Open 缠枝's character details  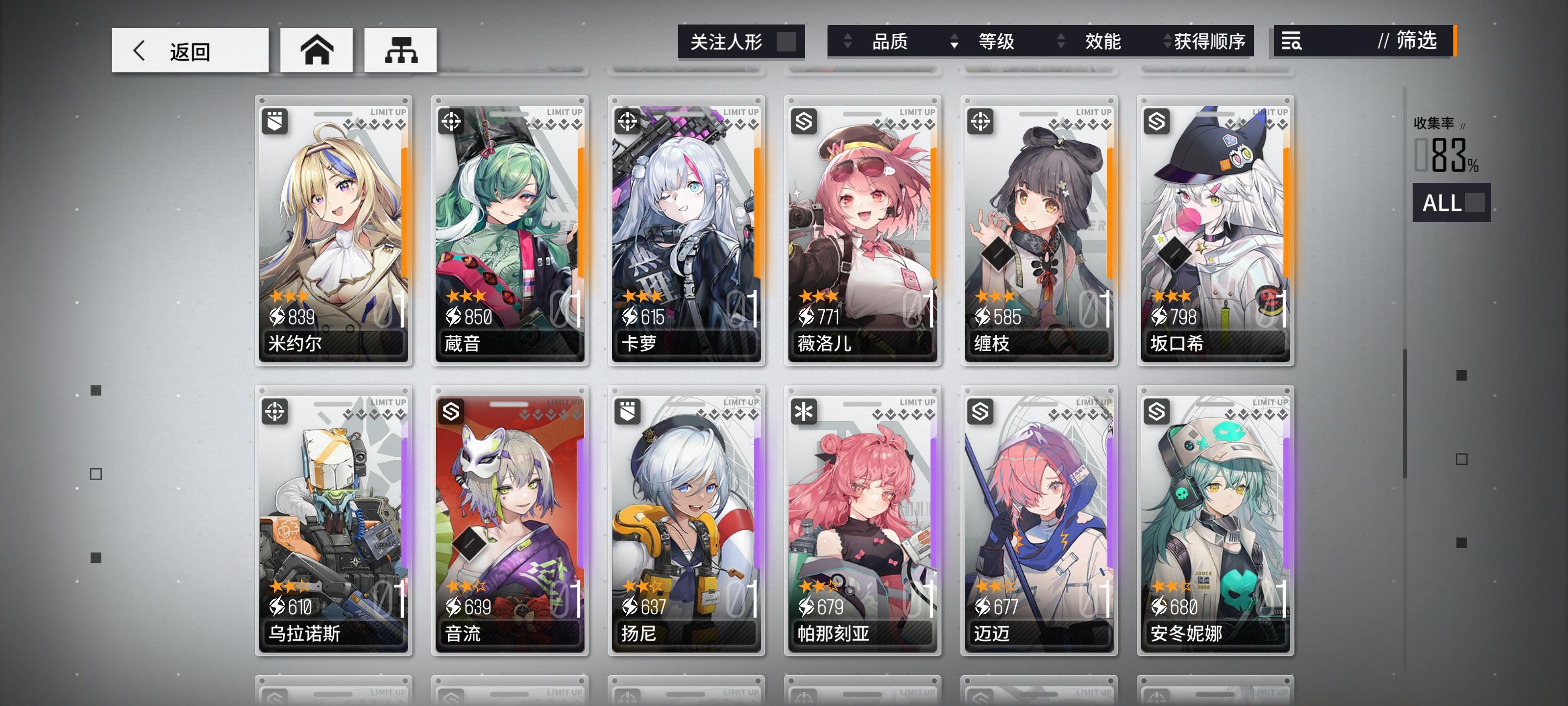(x=1039, y=231)
